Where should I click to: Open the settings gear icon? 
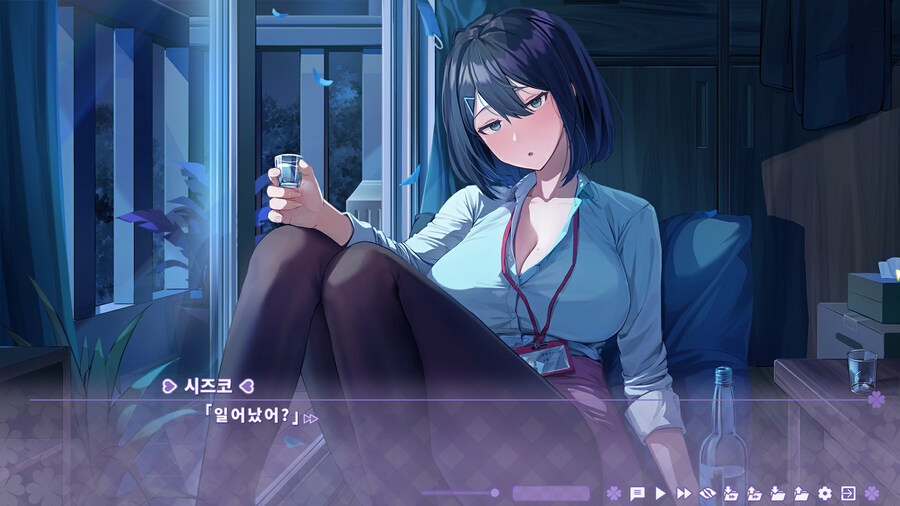(825, 493)
